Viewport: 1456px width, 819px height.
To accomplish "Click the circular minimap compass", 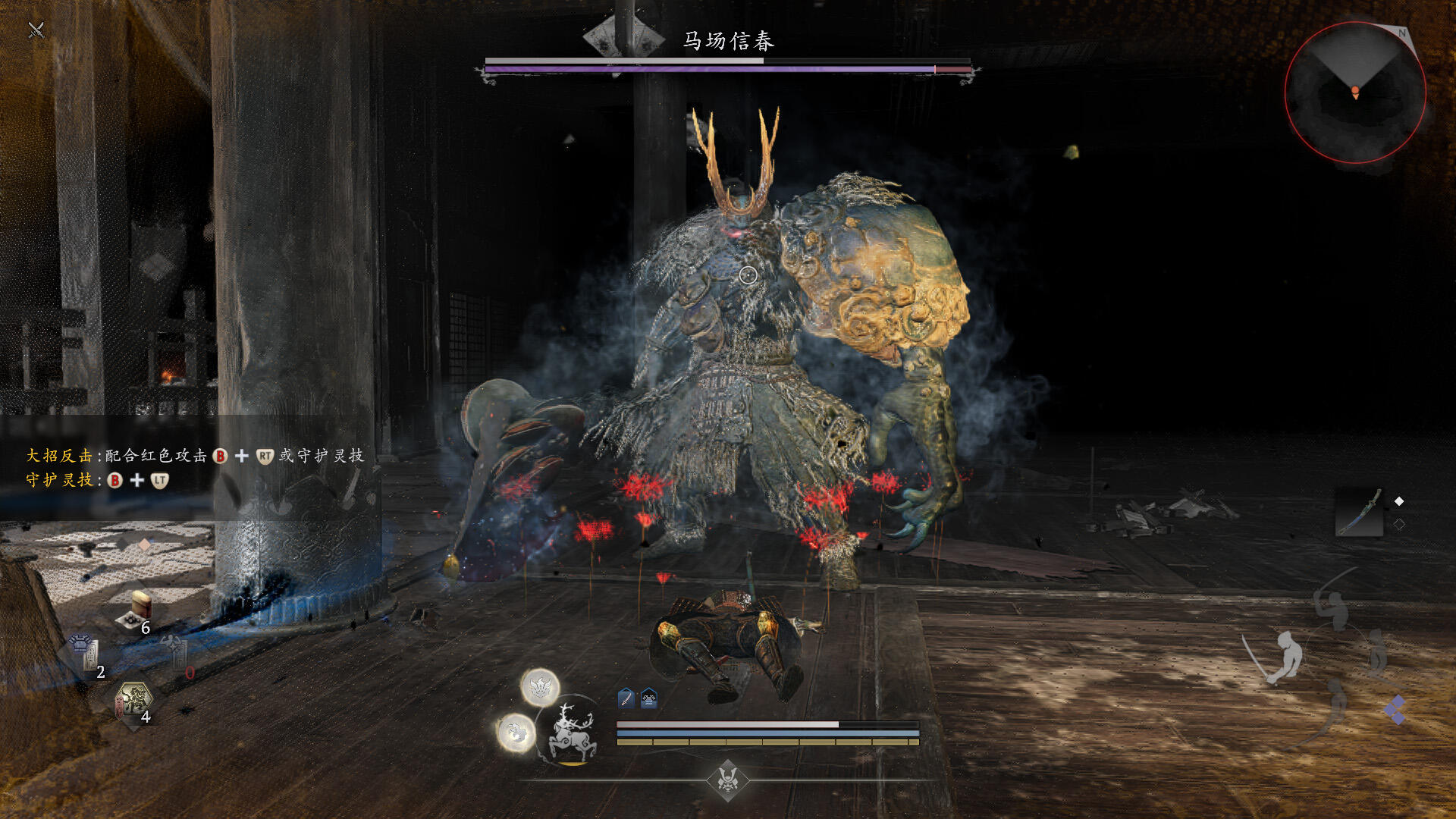I will tap(1355, 93).
